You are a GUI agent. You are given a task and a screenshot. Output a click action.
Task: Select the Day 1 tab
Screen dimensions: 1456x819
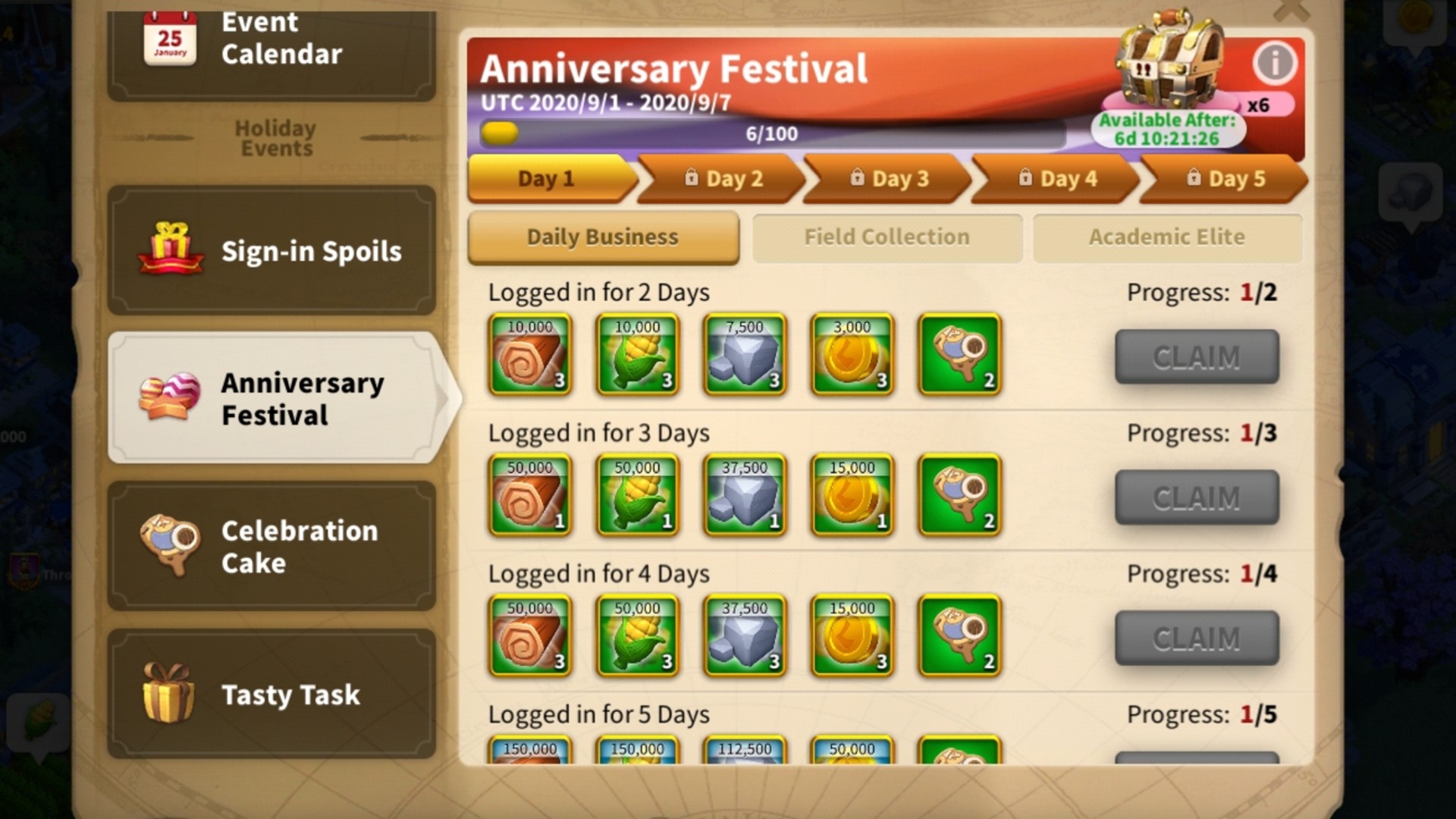coord(548,177)
